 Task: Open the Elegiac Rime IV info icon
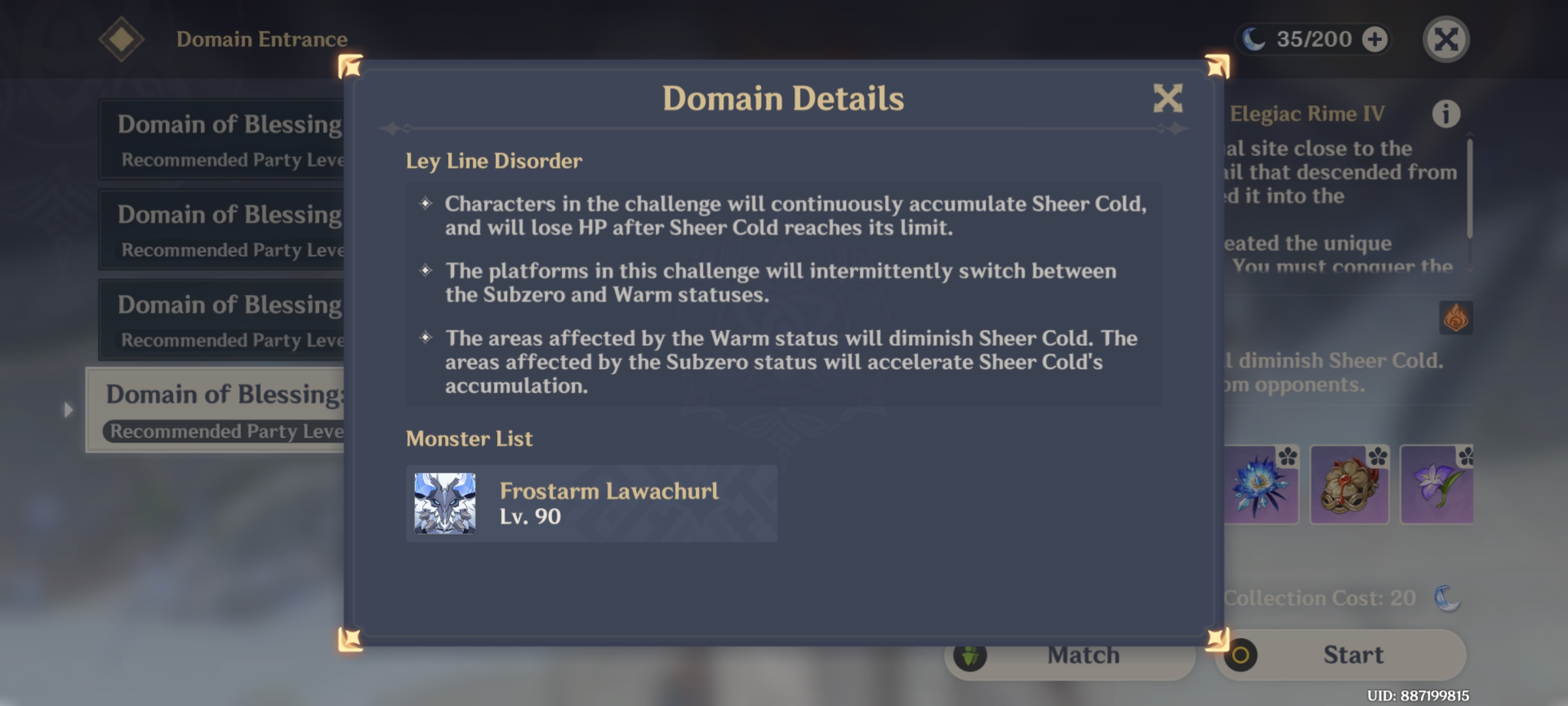tap(1448, 112)
